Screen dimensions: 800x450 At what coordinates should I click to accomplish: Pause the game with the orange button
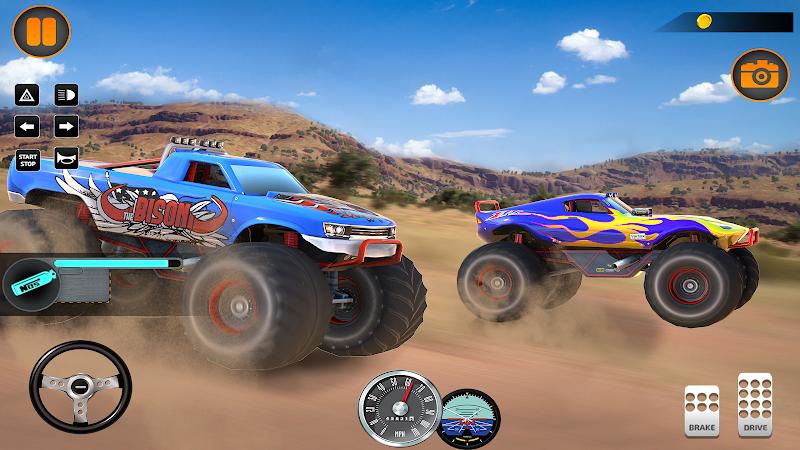[x=41, y=31]
